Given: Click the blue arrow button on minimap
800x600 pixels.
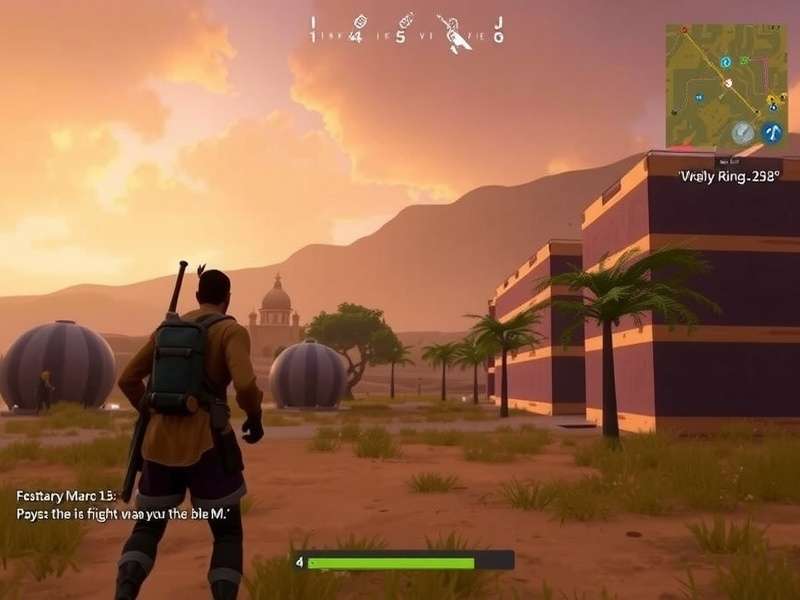Looking at the screenshot, I should [771, 132].
